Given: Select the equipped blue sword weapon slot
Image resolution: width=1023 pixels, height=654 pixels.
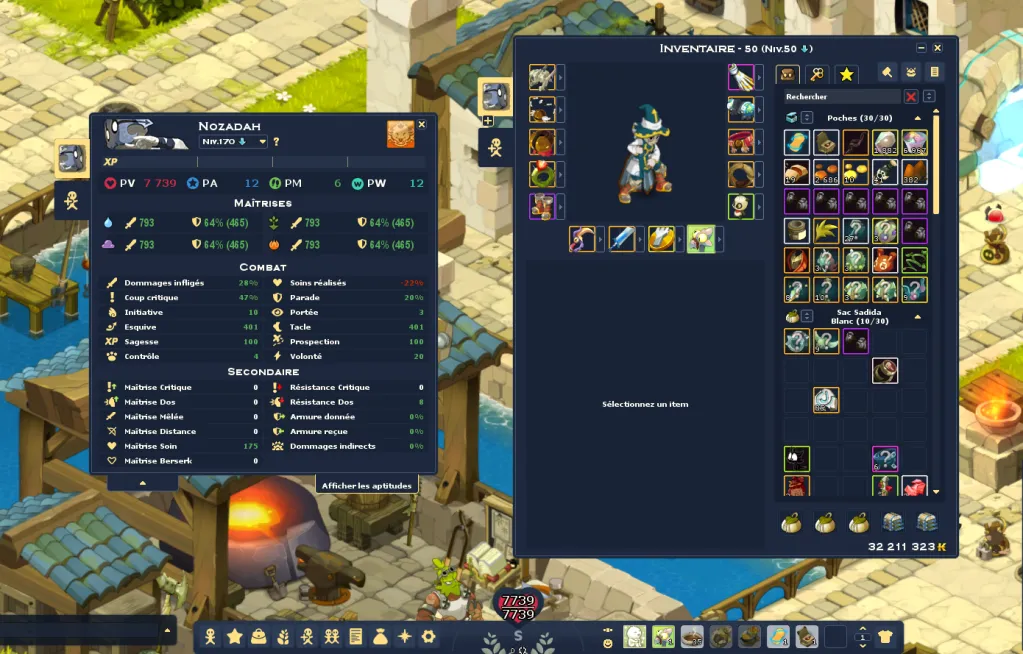Looking at the screenshot, I should [x=622, y=239].
